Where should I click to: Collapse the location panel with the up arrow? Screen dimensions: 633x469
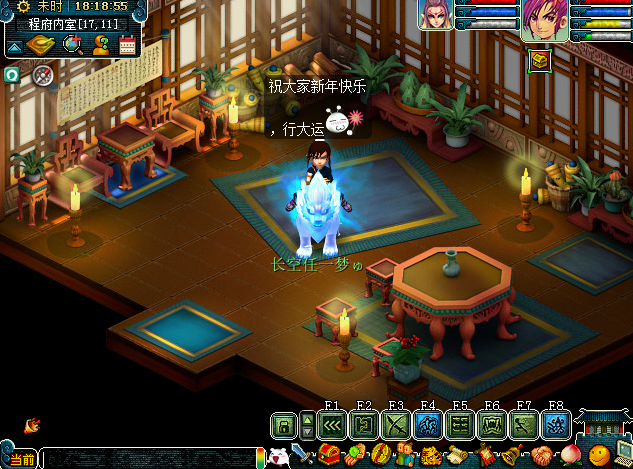click(14, 46)
